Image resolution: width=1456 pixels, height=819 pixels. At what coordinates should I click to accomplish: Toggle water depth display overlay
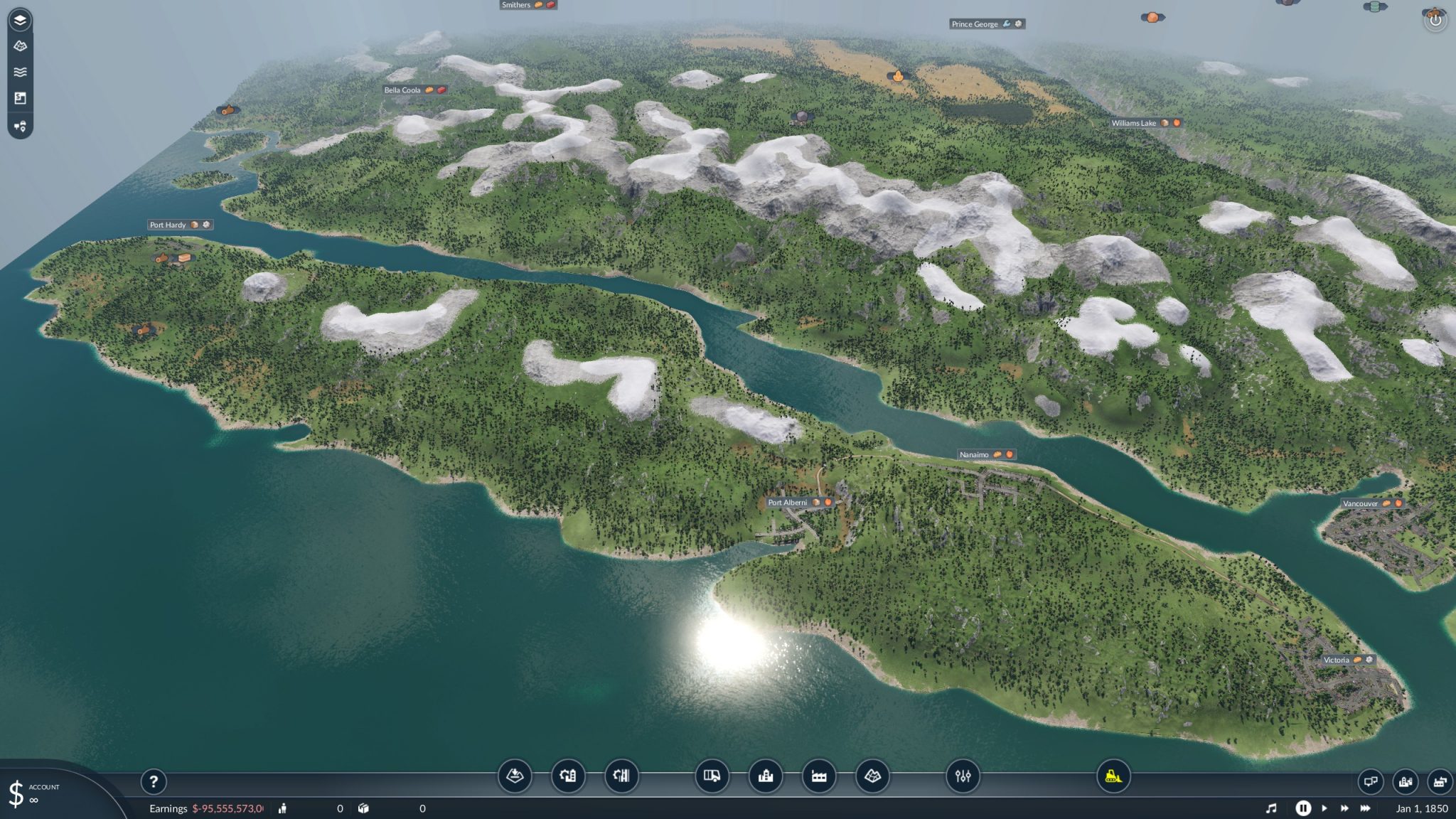pyautogui.click(x=20, y=71)
